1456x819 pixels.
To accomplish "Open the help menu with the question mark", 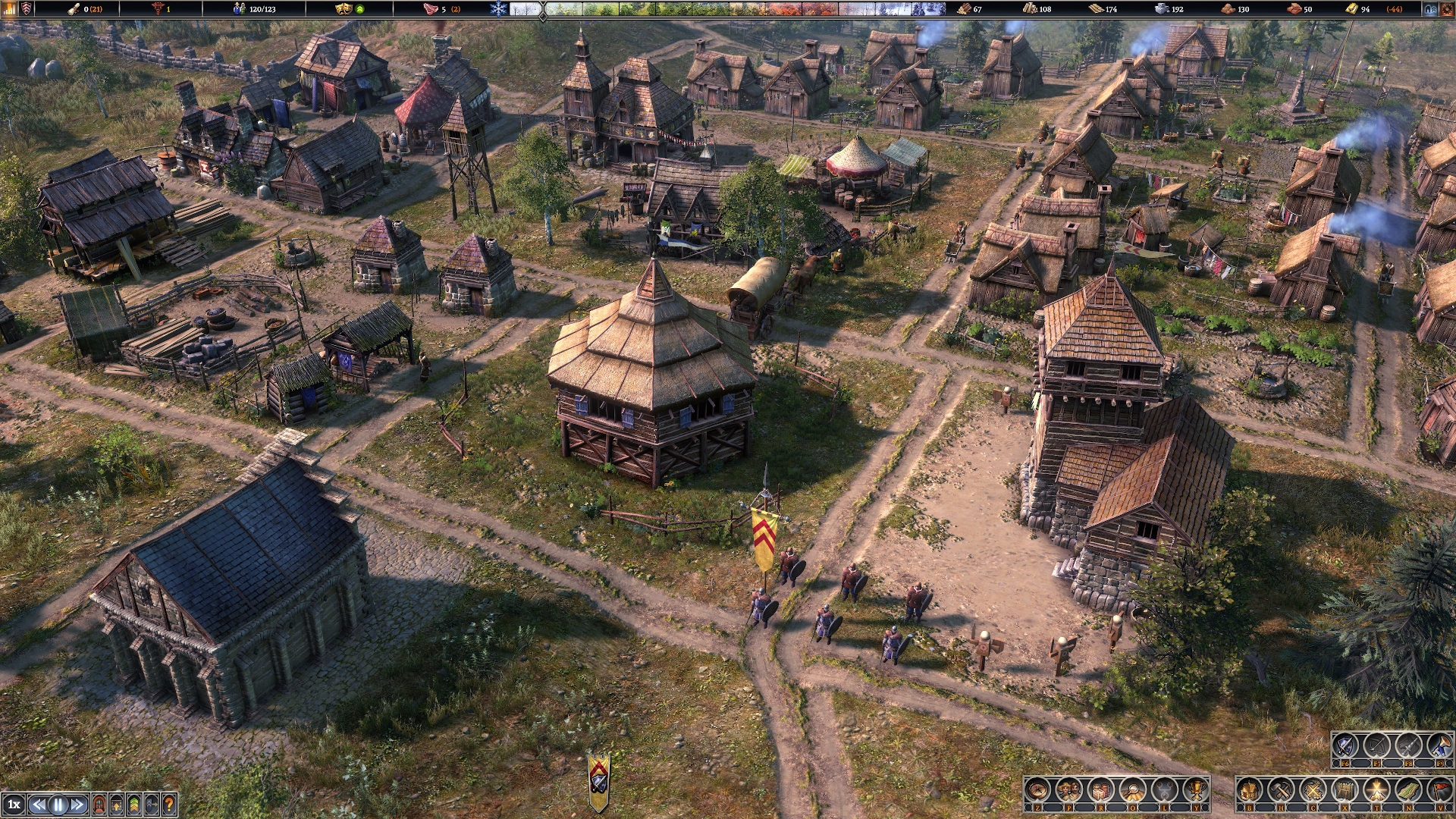I will (x=168, y=804).
